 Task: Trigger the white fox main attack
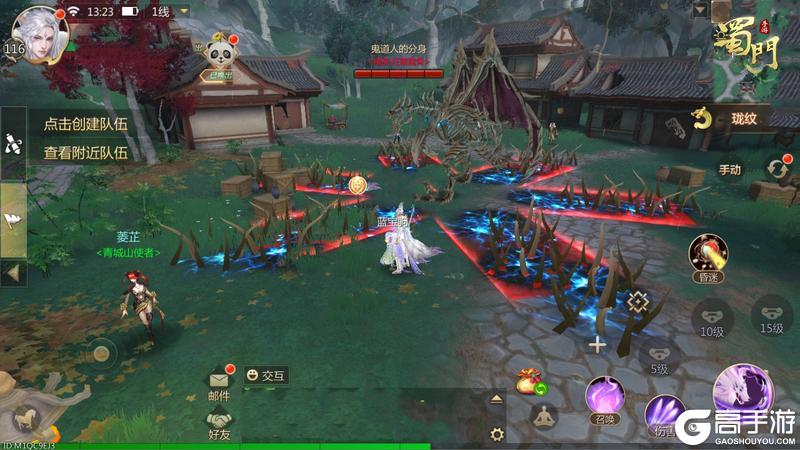(743, 390)
